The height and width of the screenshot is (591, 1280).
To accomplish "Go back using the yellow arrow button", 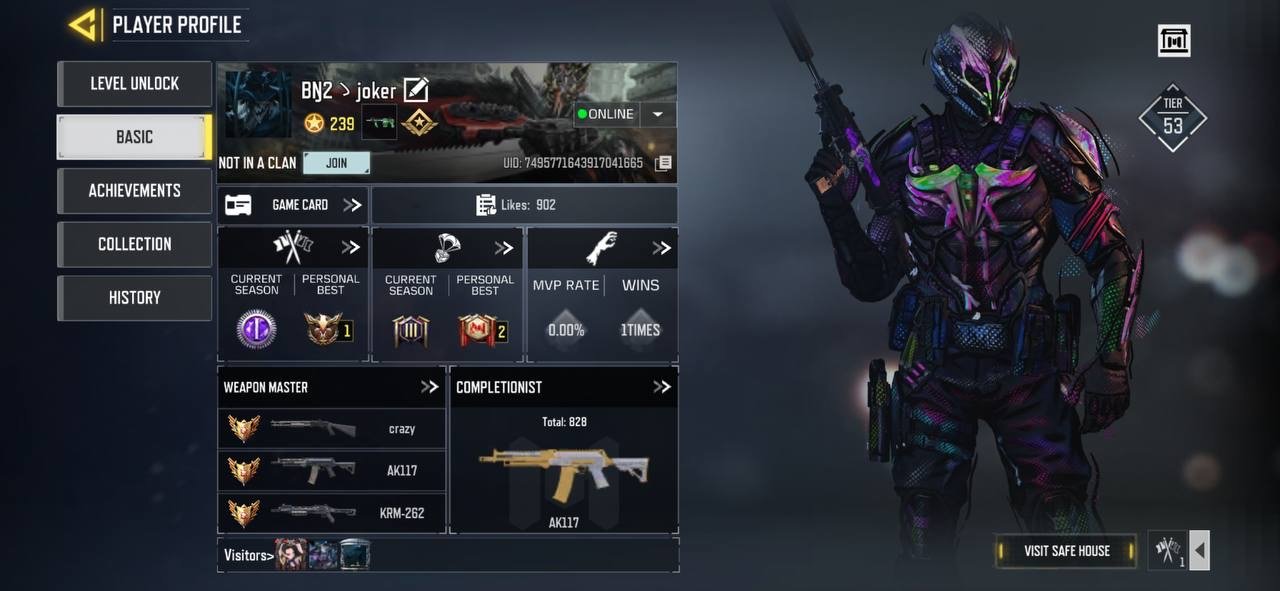I will [82, 25].
